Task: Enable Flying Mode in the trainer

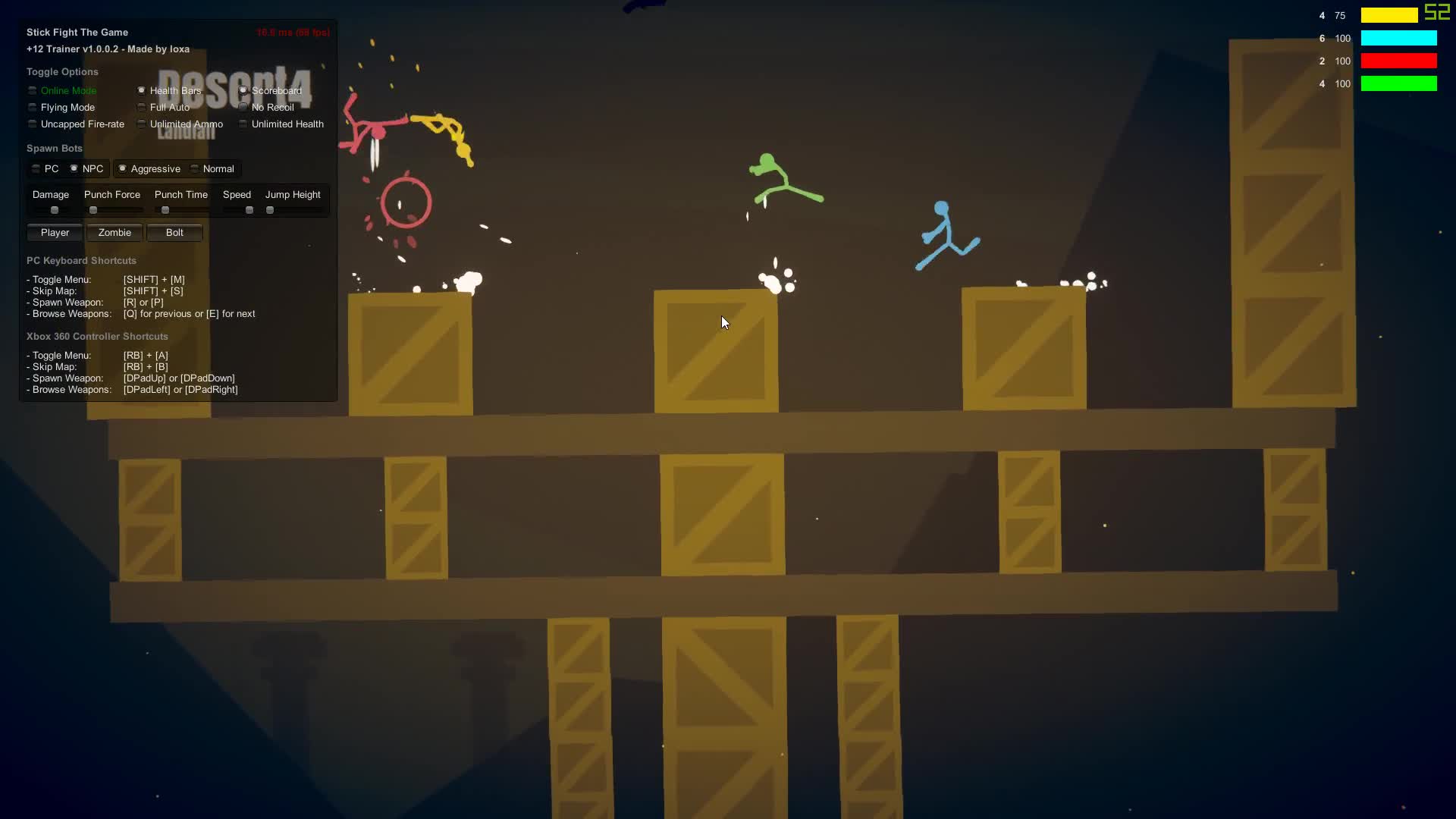Action: coord(32,107)
